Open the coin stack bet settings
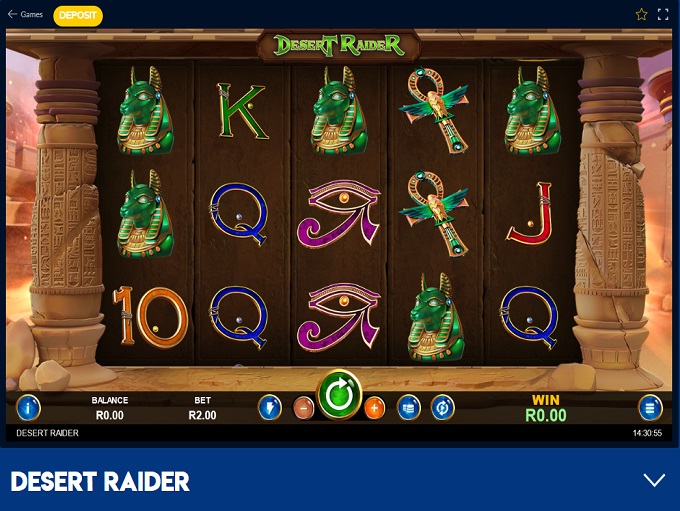Viewport: 680px width, 511px height. point(408,407)
